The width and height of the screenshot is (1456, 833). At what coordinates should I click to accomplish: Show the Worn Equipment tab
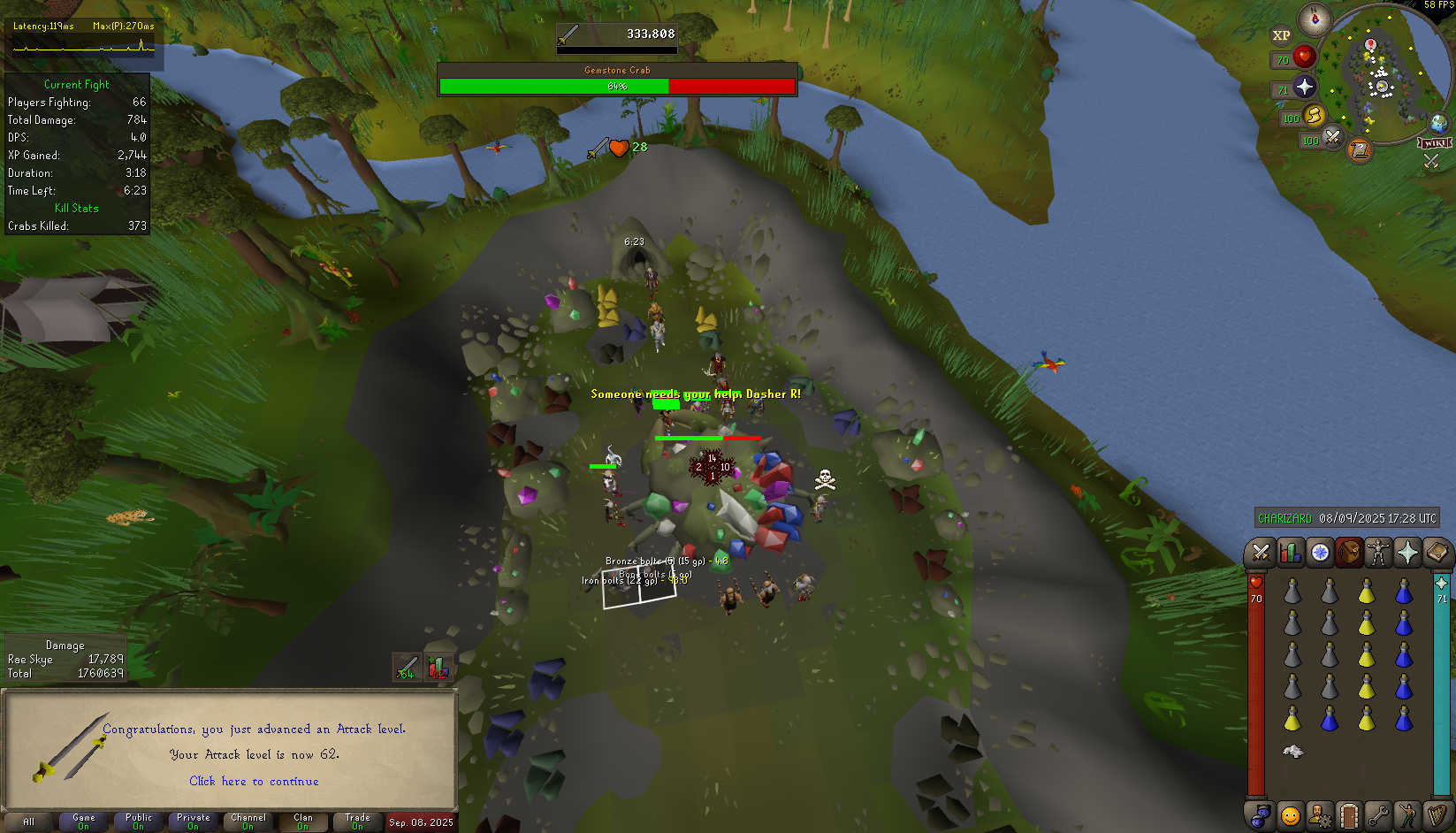1378,553
